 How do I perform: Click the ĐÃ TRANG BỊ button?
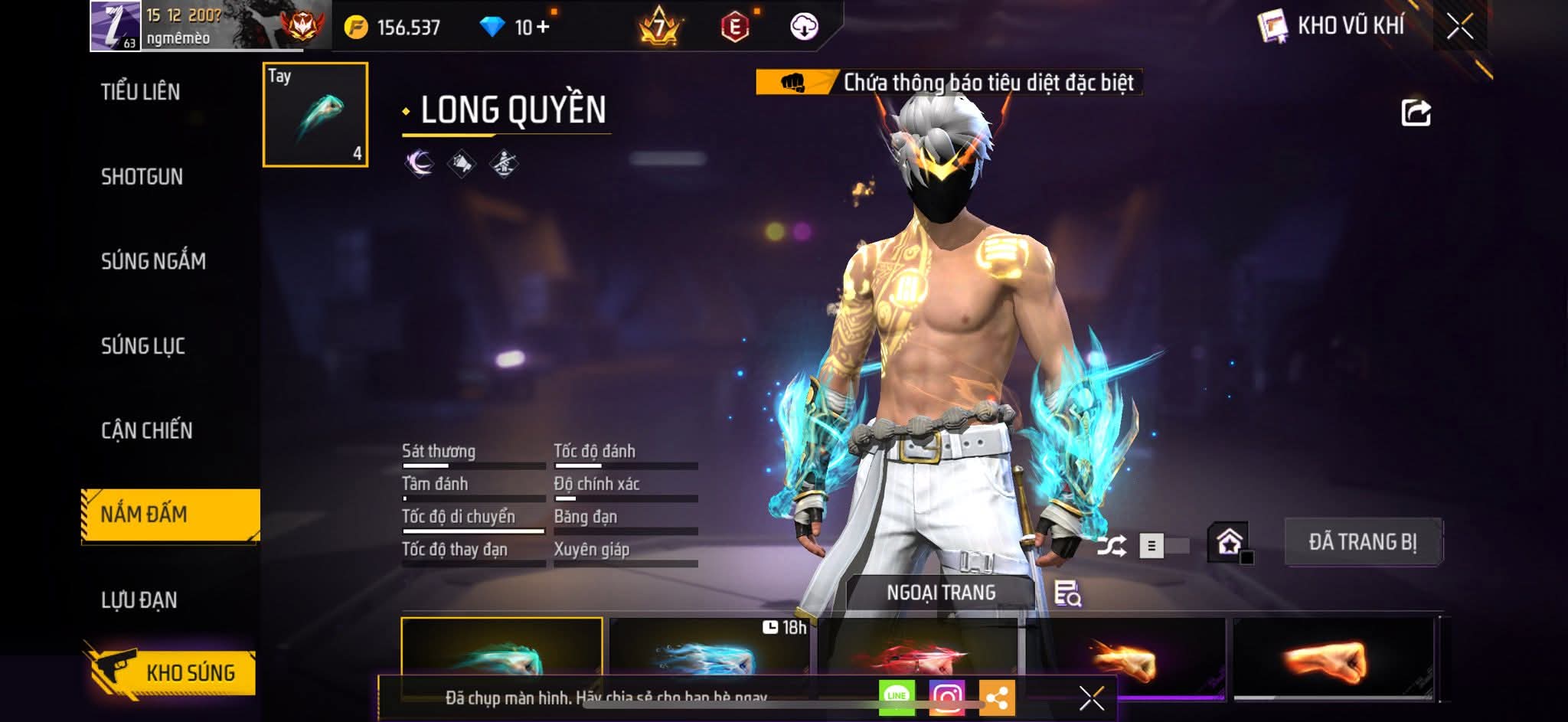pos(1363,542)
